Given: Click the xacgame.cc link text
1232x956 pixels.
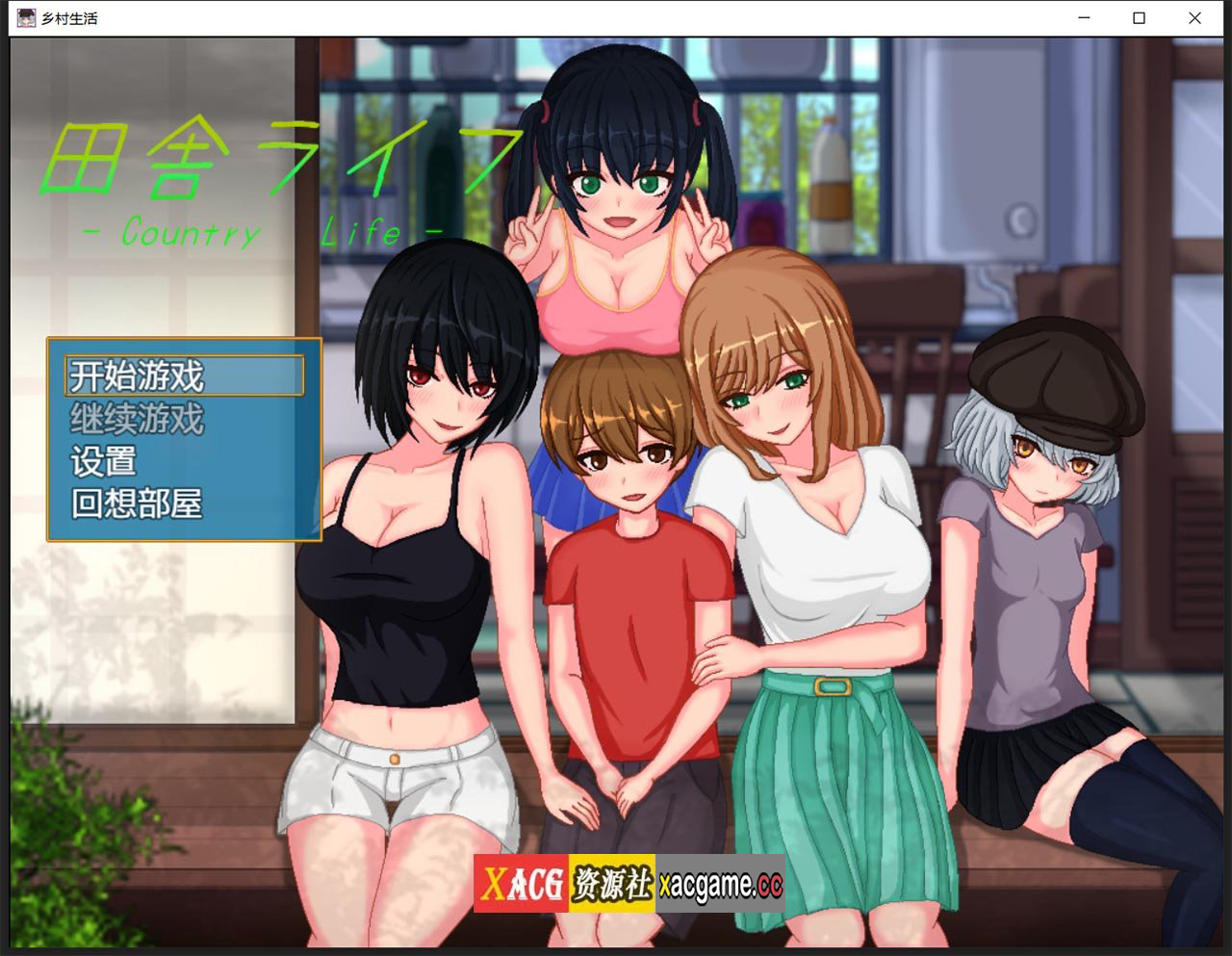Looking at the screenshot, I should click(x=720, y=884).
